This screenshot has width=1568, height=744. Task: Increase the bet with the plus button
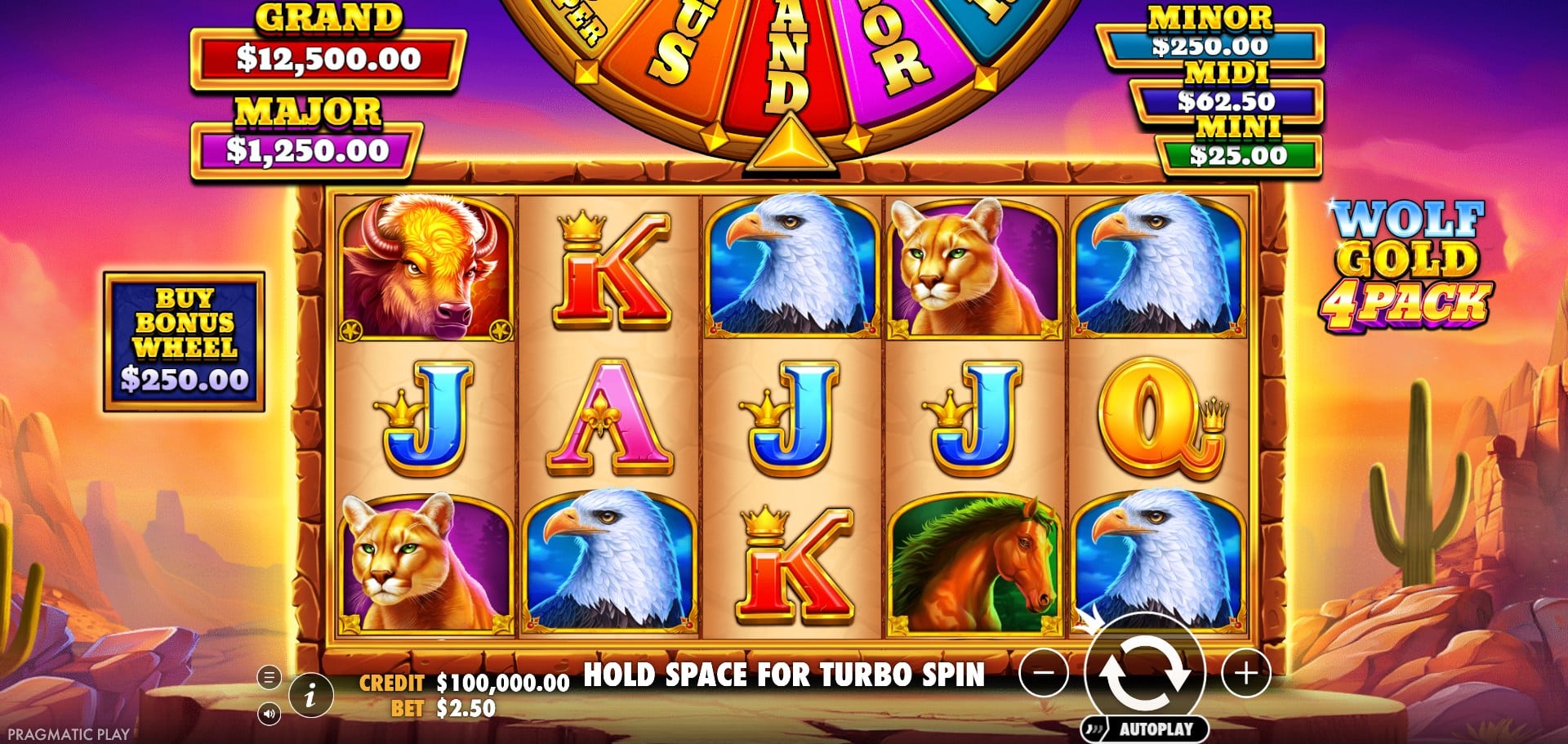(1245, 674)
